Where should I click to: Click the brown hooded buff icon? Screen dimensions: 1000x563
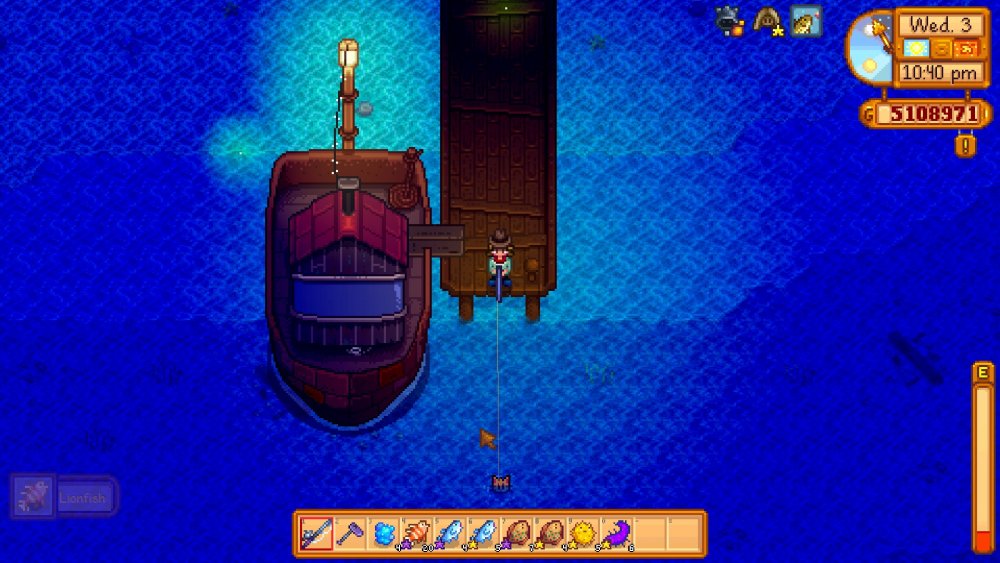768,20
